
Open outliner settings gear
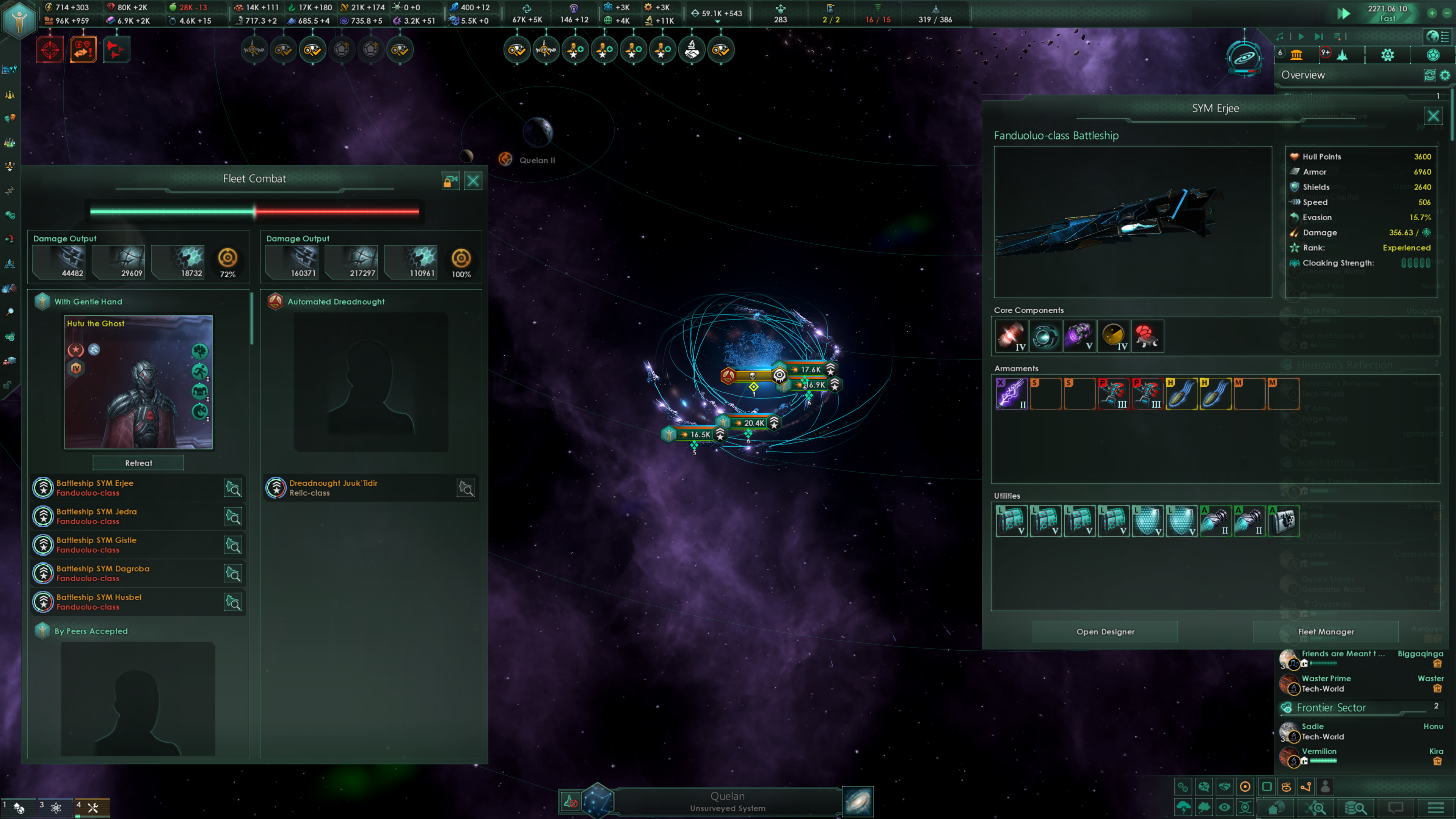point(1445,75)
